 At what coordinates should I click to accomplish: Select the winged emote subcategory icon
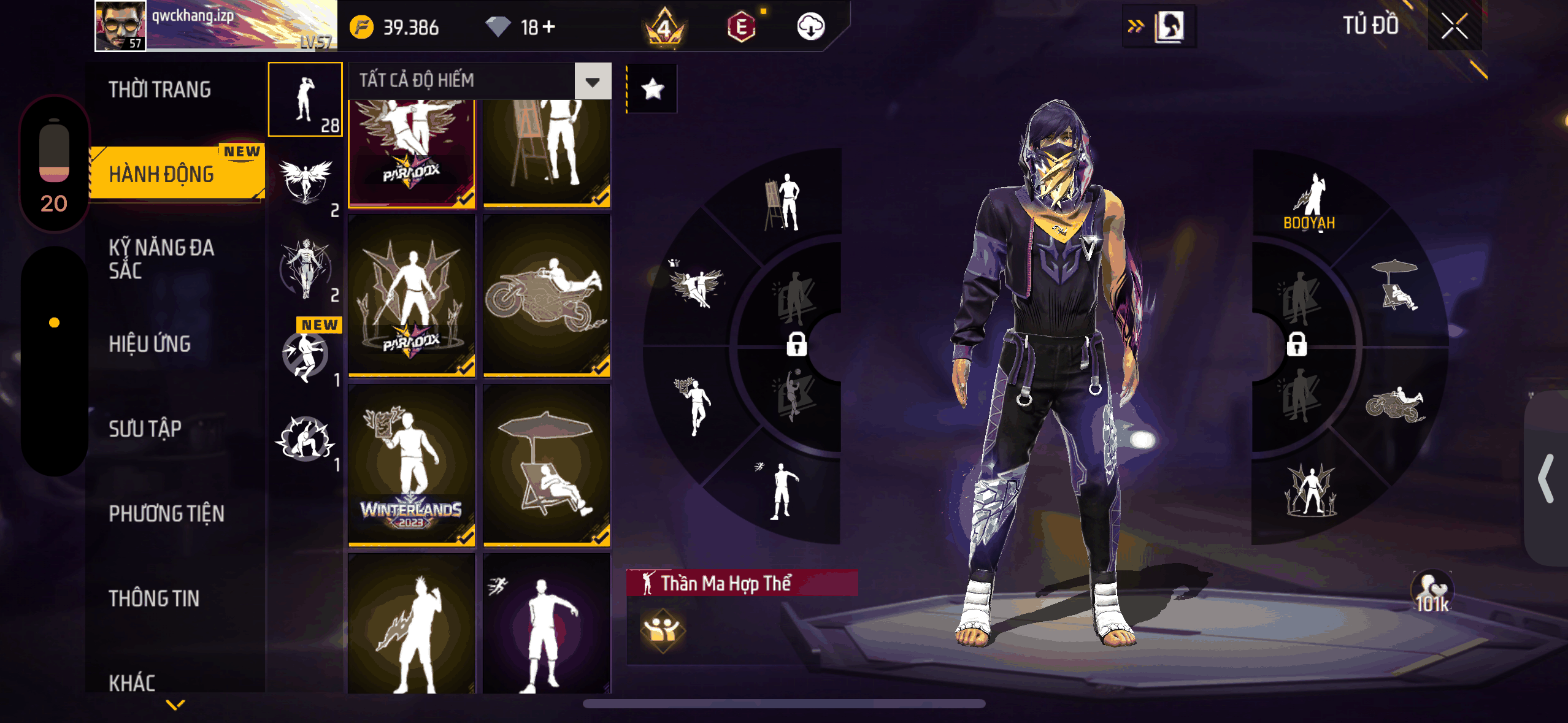(306, 182)
